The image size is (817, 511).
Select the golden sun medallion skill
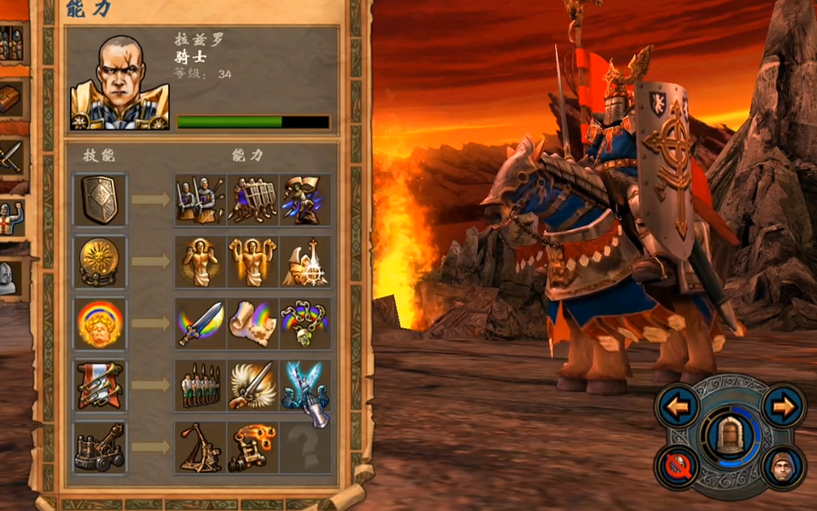(x=100, y=261)
